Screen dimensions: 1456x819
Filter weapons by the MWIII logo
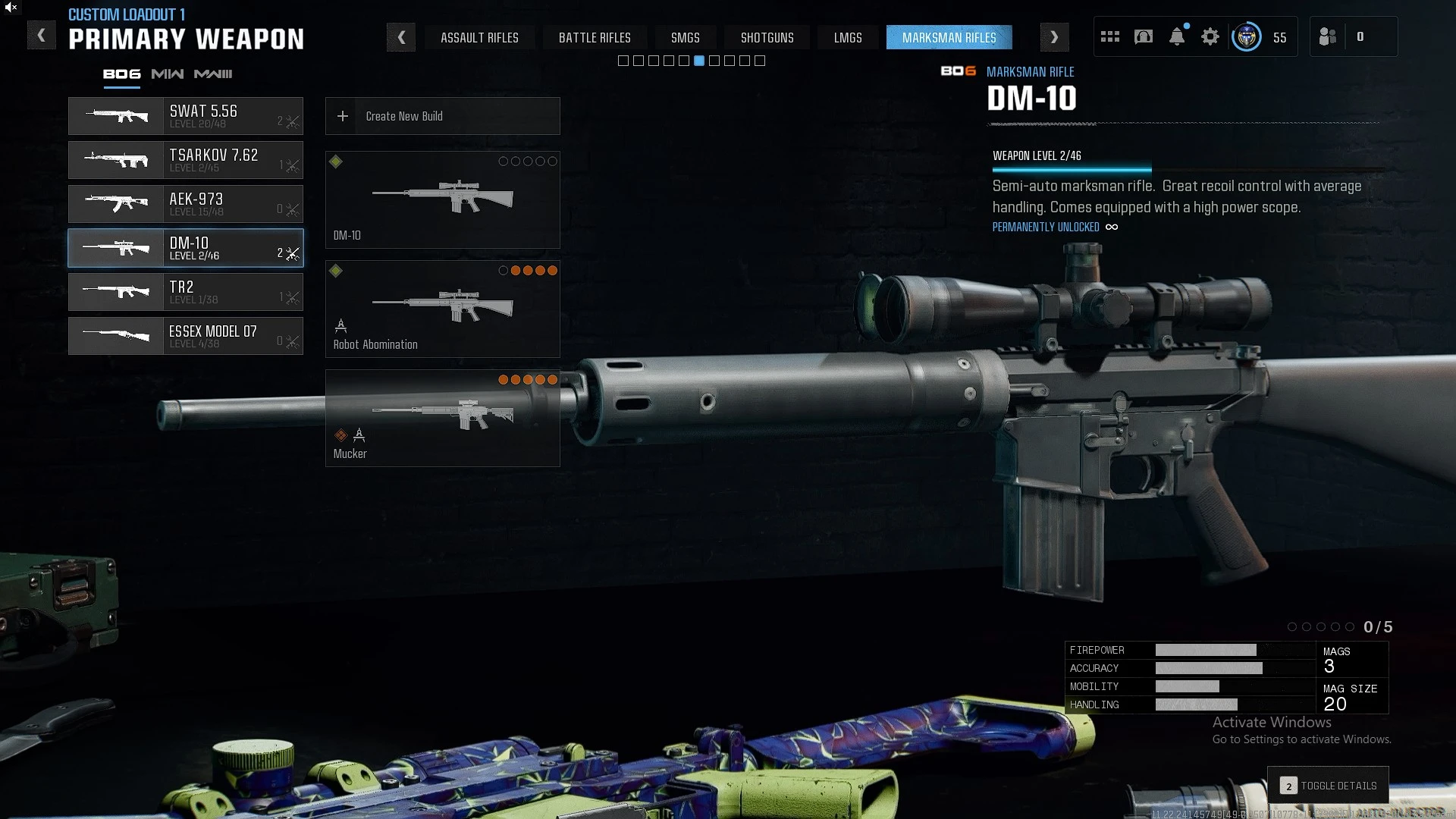pos(213,74)
